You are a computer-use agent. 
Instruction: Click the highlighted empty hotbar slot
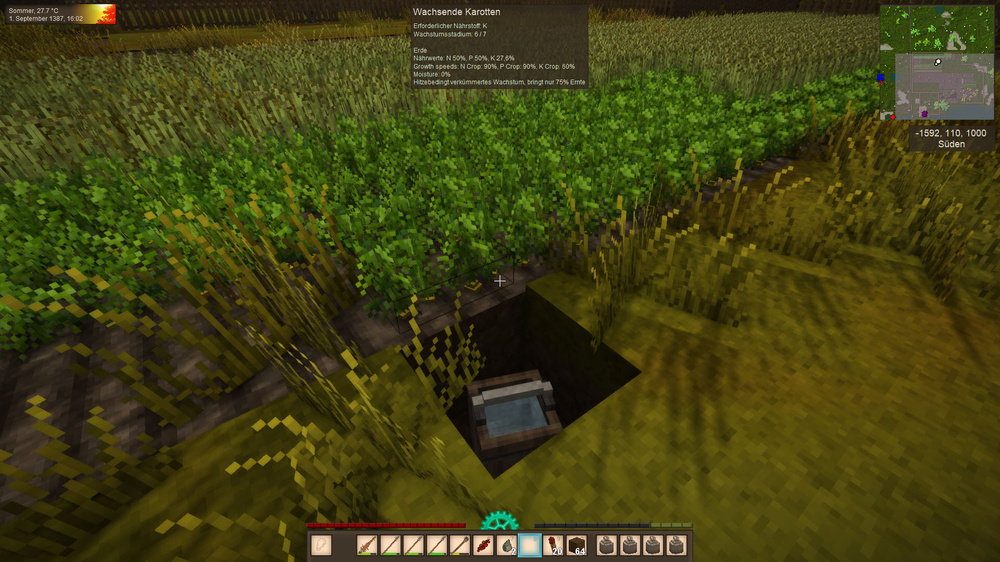(x=530, y=546)
